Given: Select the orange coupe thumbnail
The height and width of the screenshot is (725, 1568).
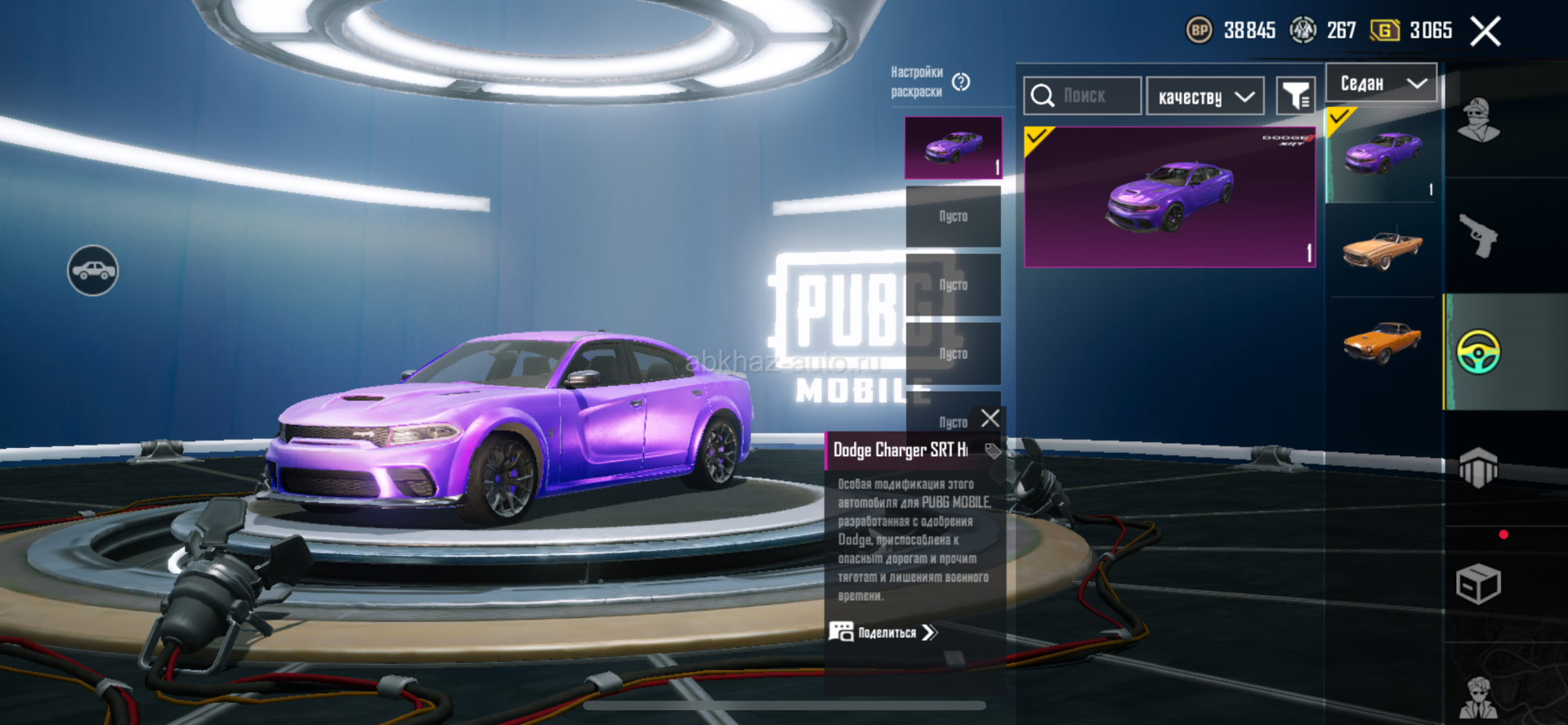Looking at the screenshot, I should pyautogui.click(x=1383, y=342).
